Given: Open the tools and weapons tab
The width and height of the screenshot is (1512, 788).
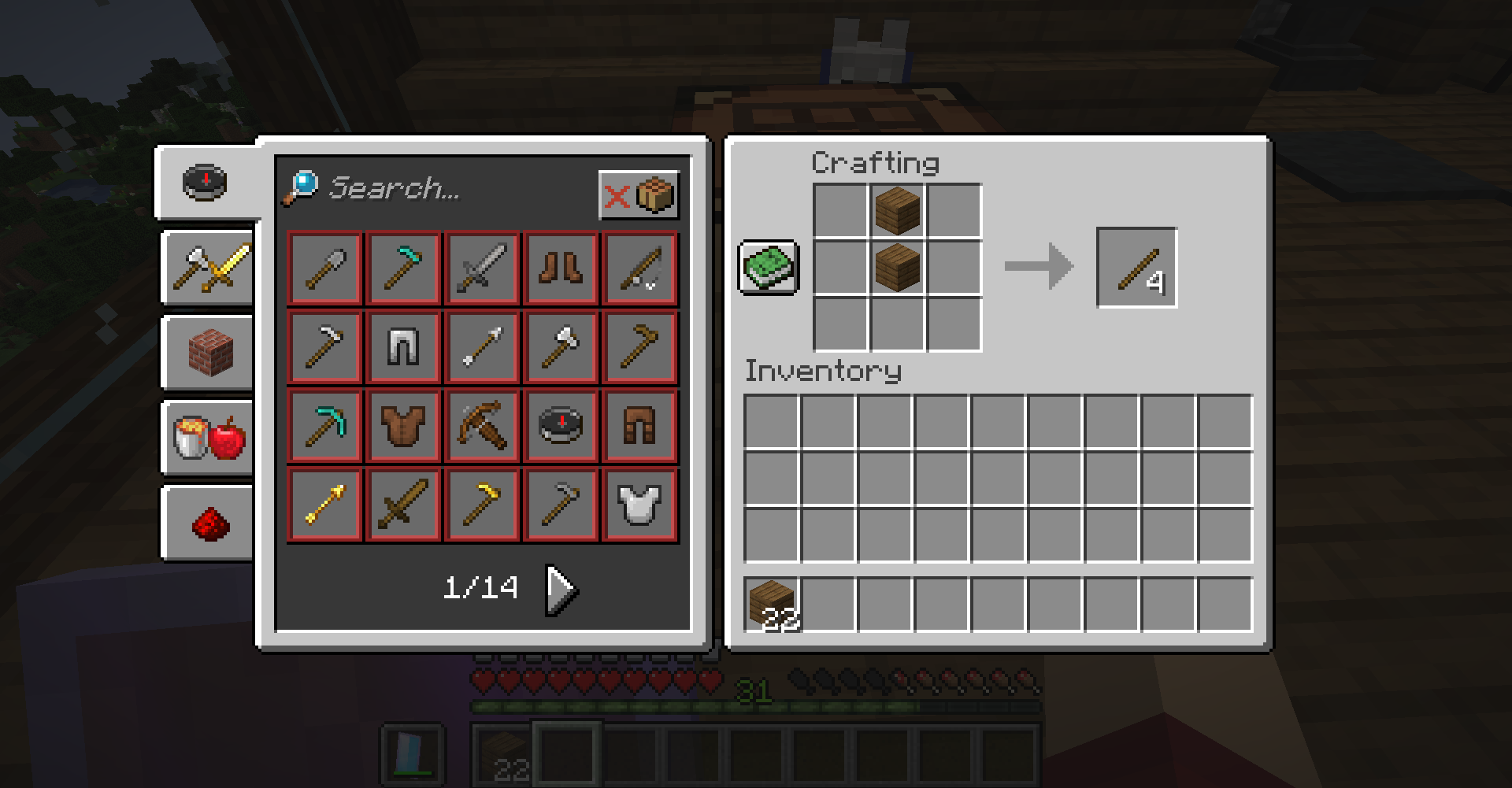Looking at the screenshot, I should [209, 268].
